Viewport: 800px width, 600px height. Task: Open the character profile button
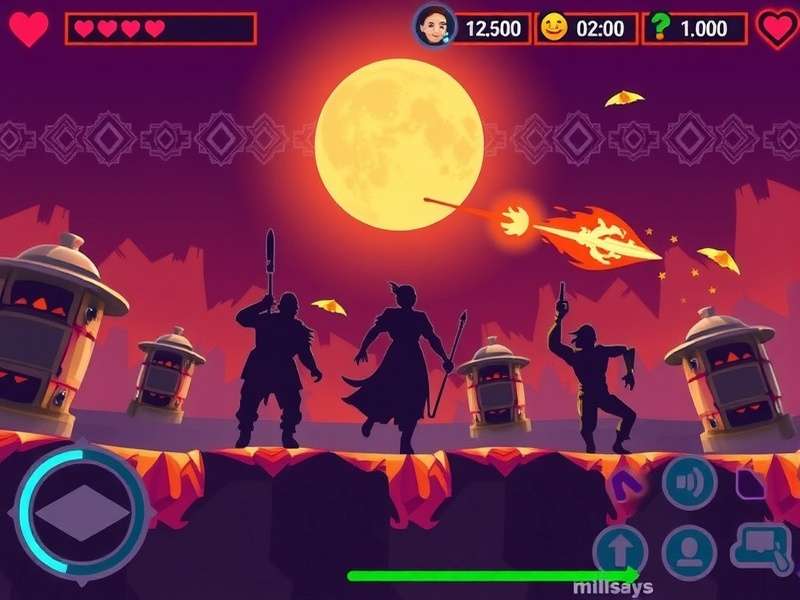pos(689,551)
